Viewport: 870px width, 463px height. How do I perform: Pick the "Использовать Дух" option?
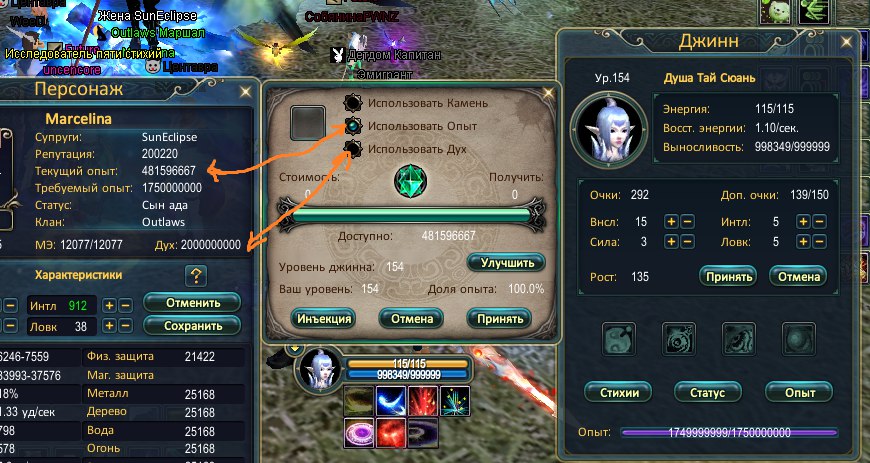point(352,150)
